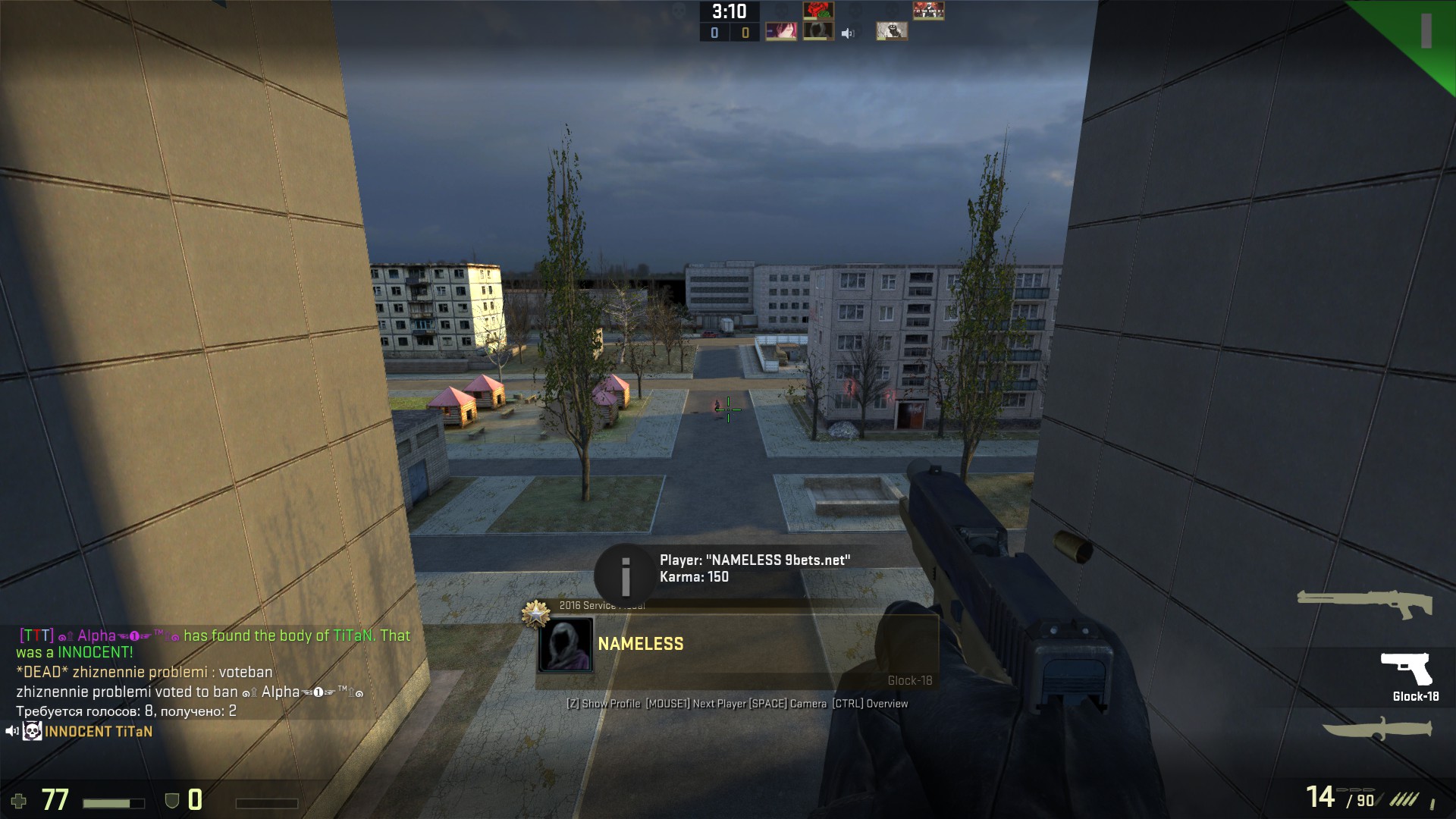1456x819 pixels.
Task: Select the pale grinning creature player avatar
Action: pos(891,32)
